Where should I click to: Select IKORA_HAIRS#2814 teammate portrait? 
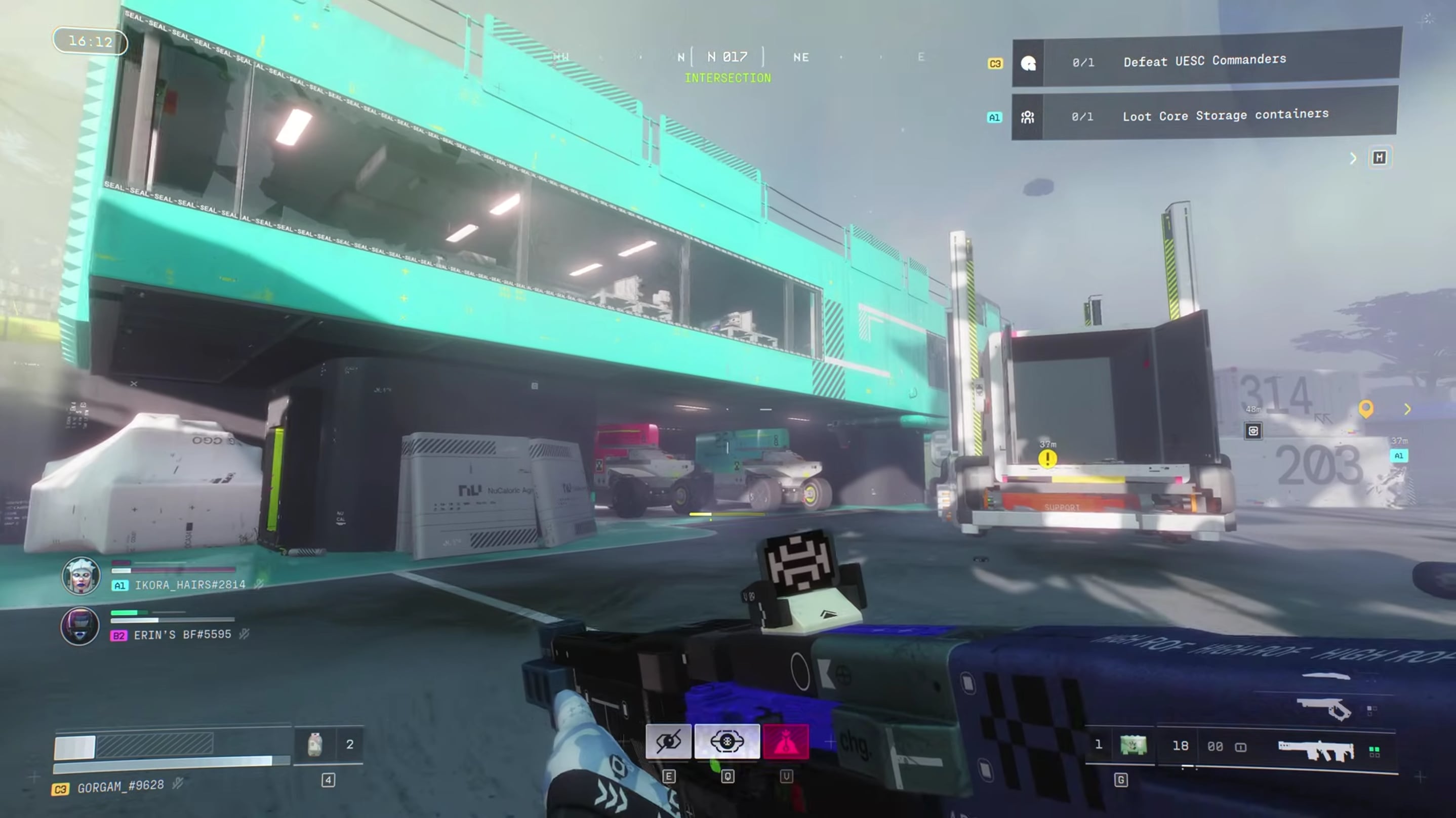(81, 576)
